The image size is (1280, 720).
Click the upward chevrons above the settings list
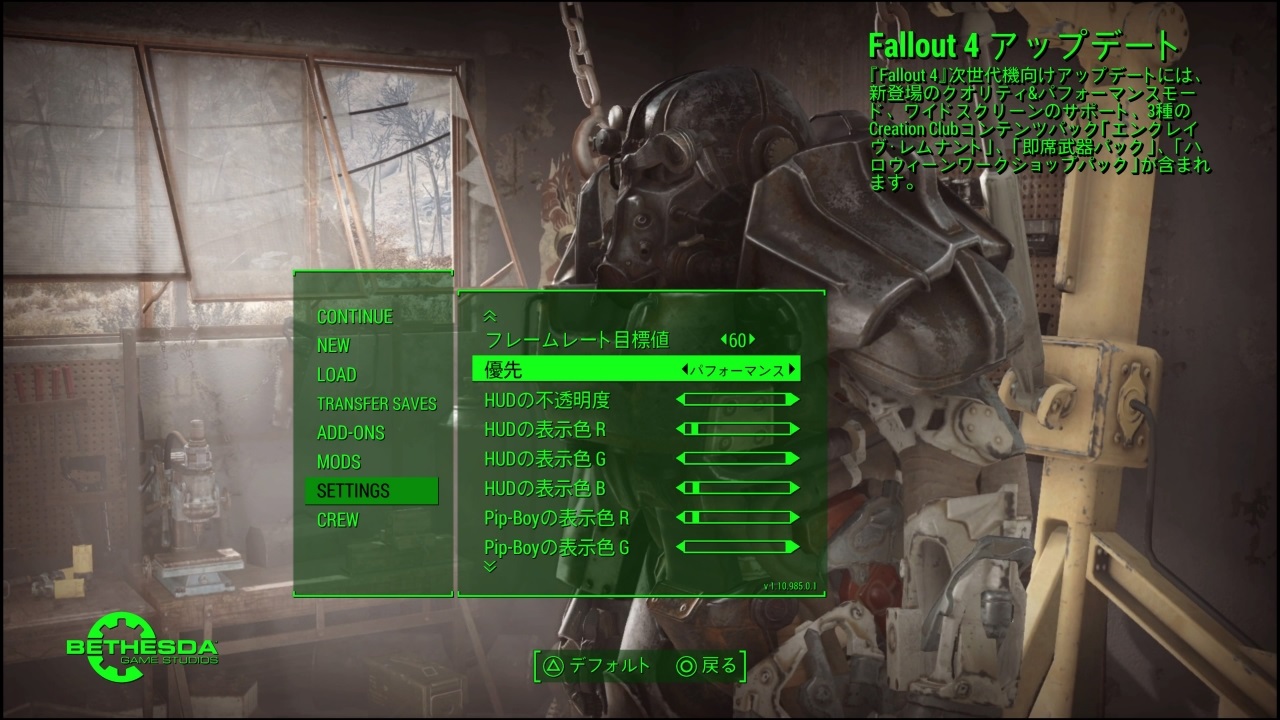[490, 316]
